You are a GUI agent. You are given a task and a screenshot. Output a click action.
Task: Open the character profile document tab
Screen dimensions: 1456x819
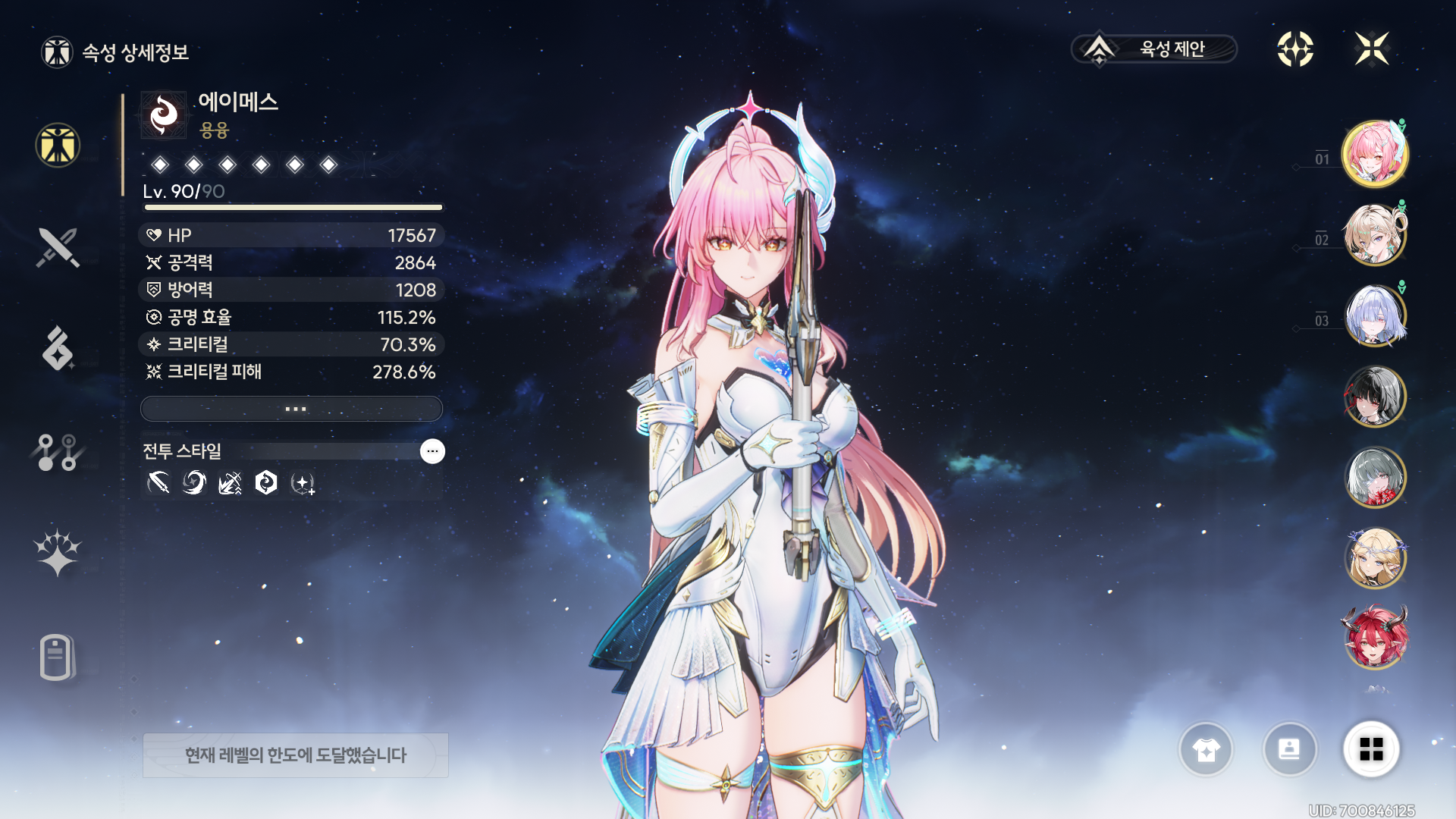(x=58, y=657)
